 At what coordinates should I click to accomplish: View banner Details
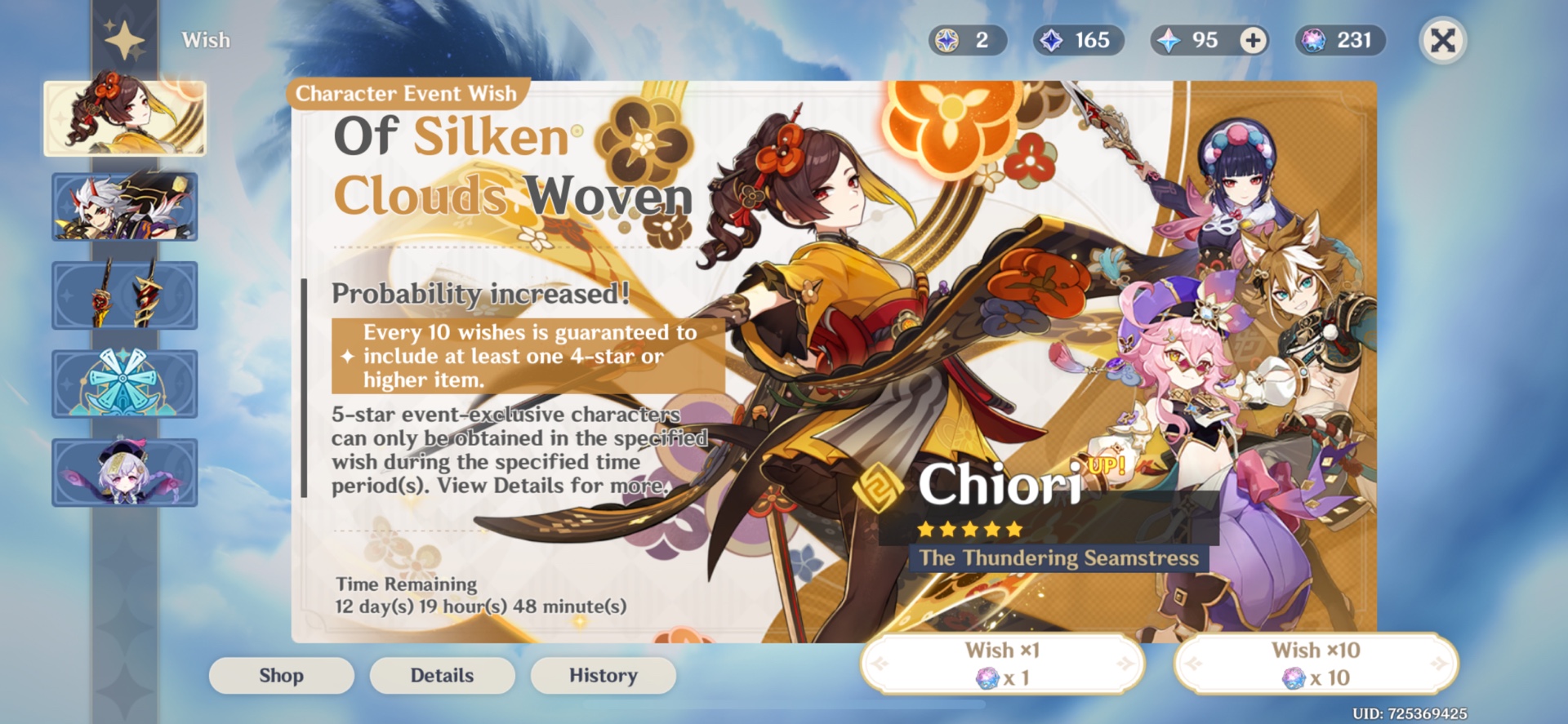[x=442, y=675]
